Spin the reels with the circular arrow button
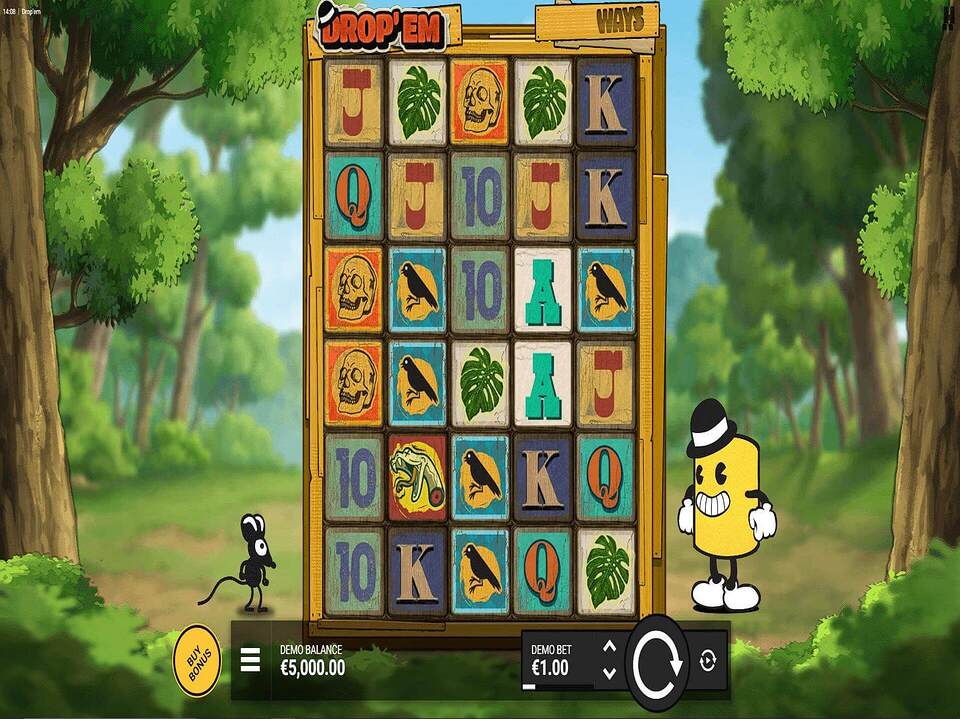Image resolution: width=960 pixels, height=719 pixels. (656, 661)
